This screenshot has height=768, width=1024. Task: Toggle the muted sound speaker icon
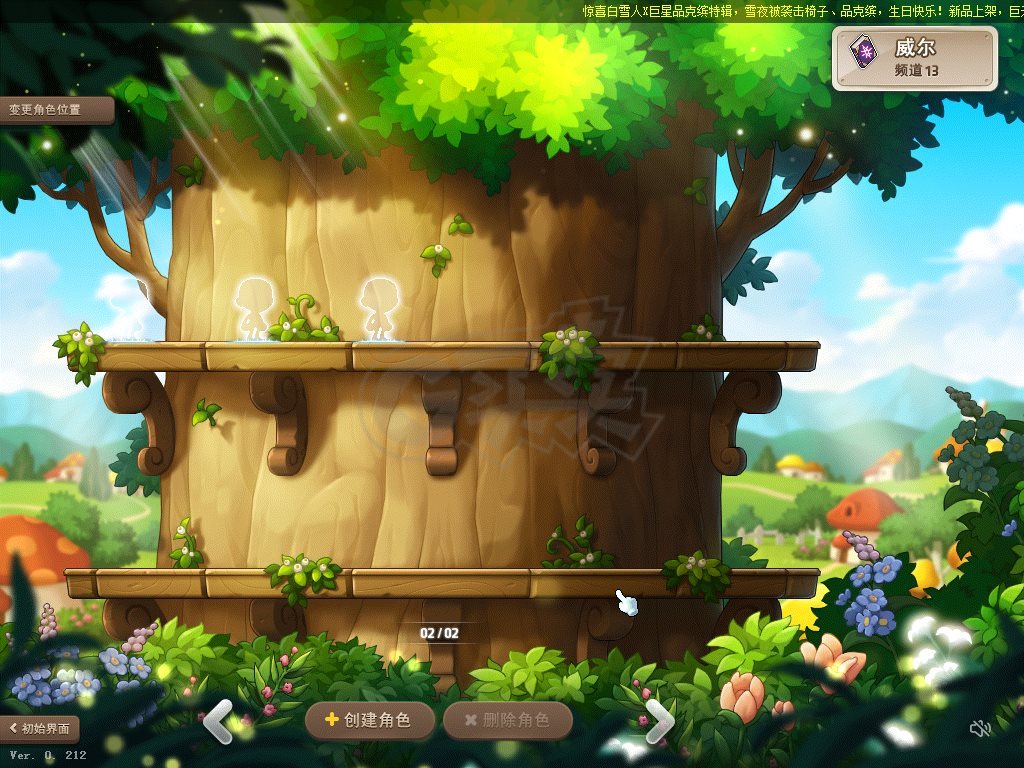(x=980, y=728)
